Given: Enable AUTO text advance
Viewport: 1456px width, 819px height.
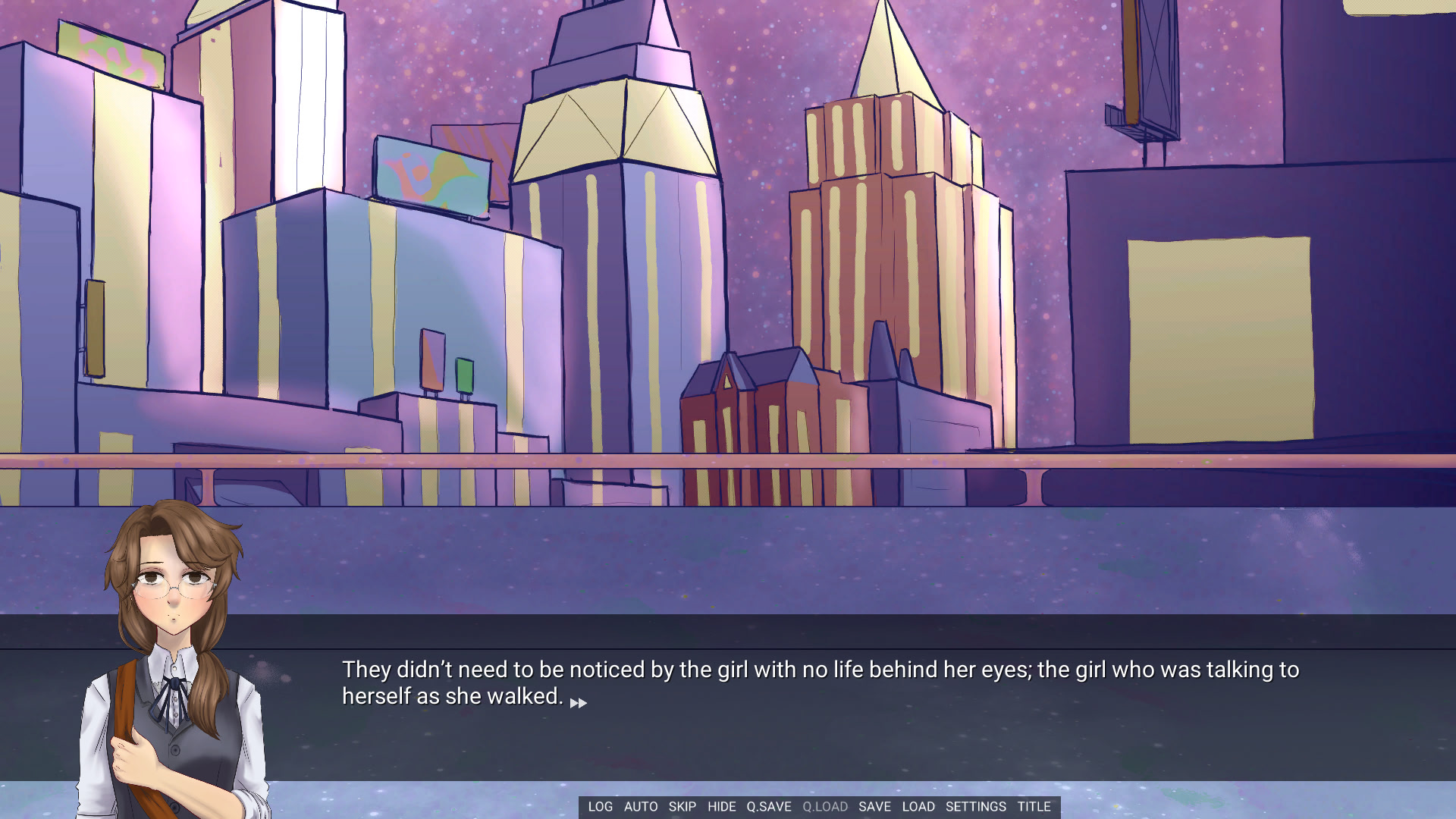Looking at the screenshot, I should pos(641,807).
